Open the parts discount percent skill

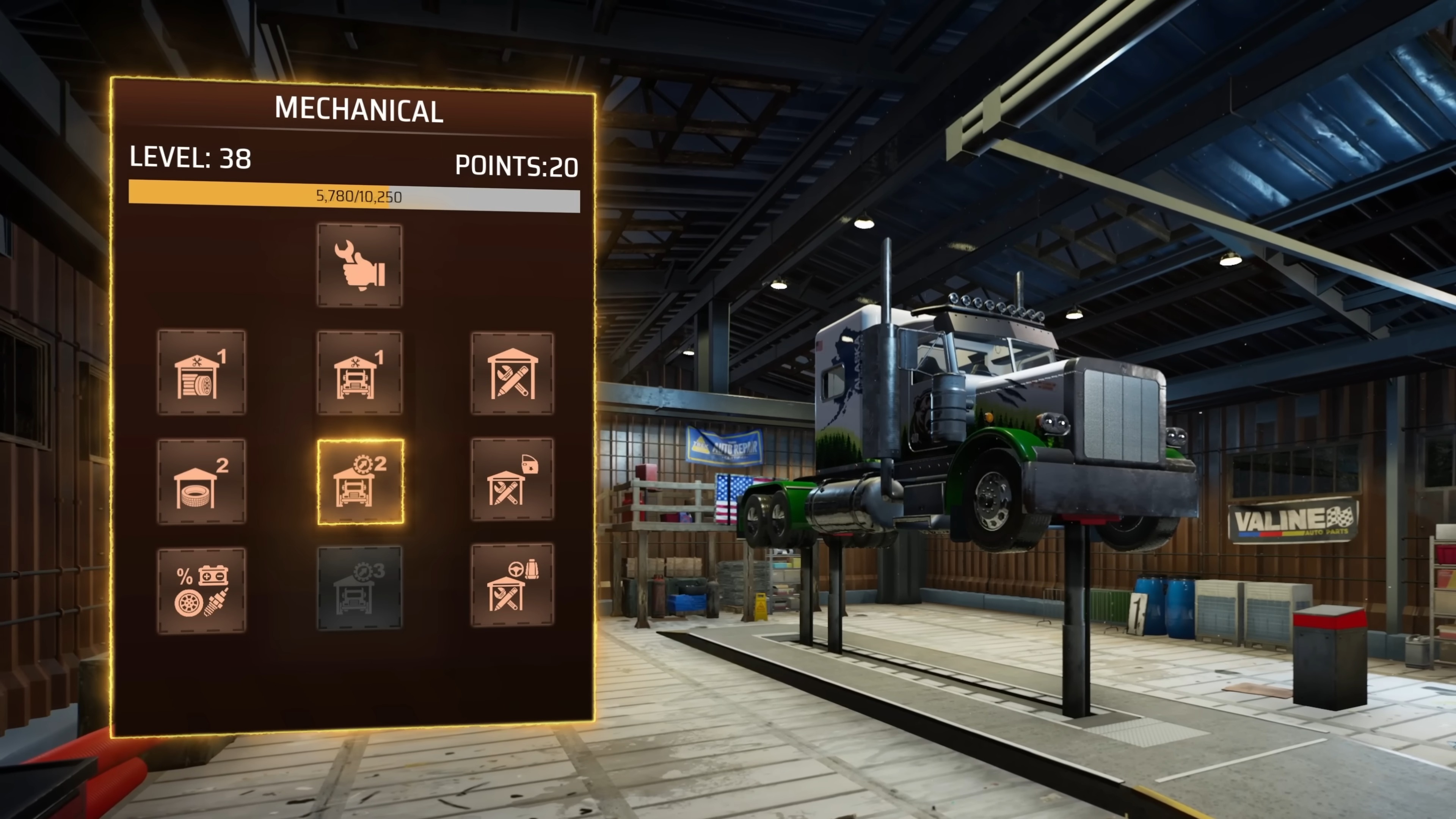tap(201, 590)
